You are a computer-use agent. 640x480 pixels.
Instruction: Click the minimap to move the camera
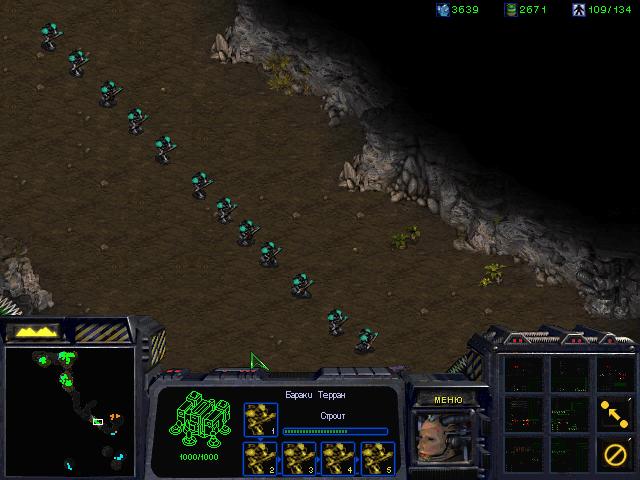[x=69, y=410]
